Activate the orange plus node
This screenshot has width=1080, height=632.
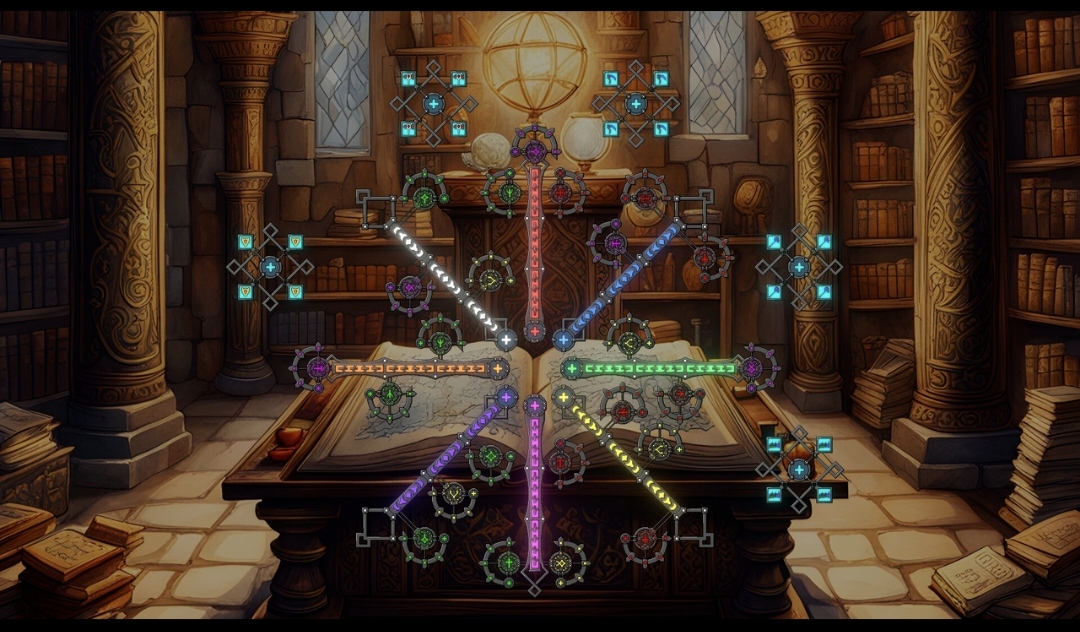pos(497,369)
